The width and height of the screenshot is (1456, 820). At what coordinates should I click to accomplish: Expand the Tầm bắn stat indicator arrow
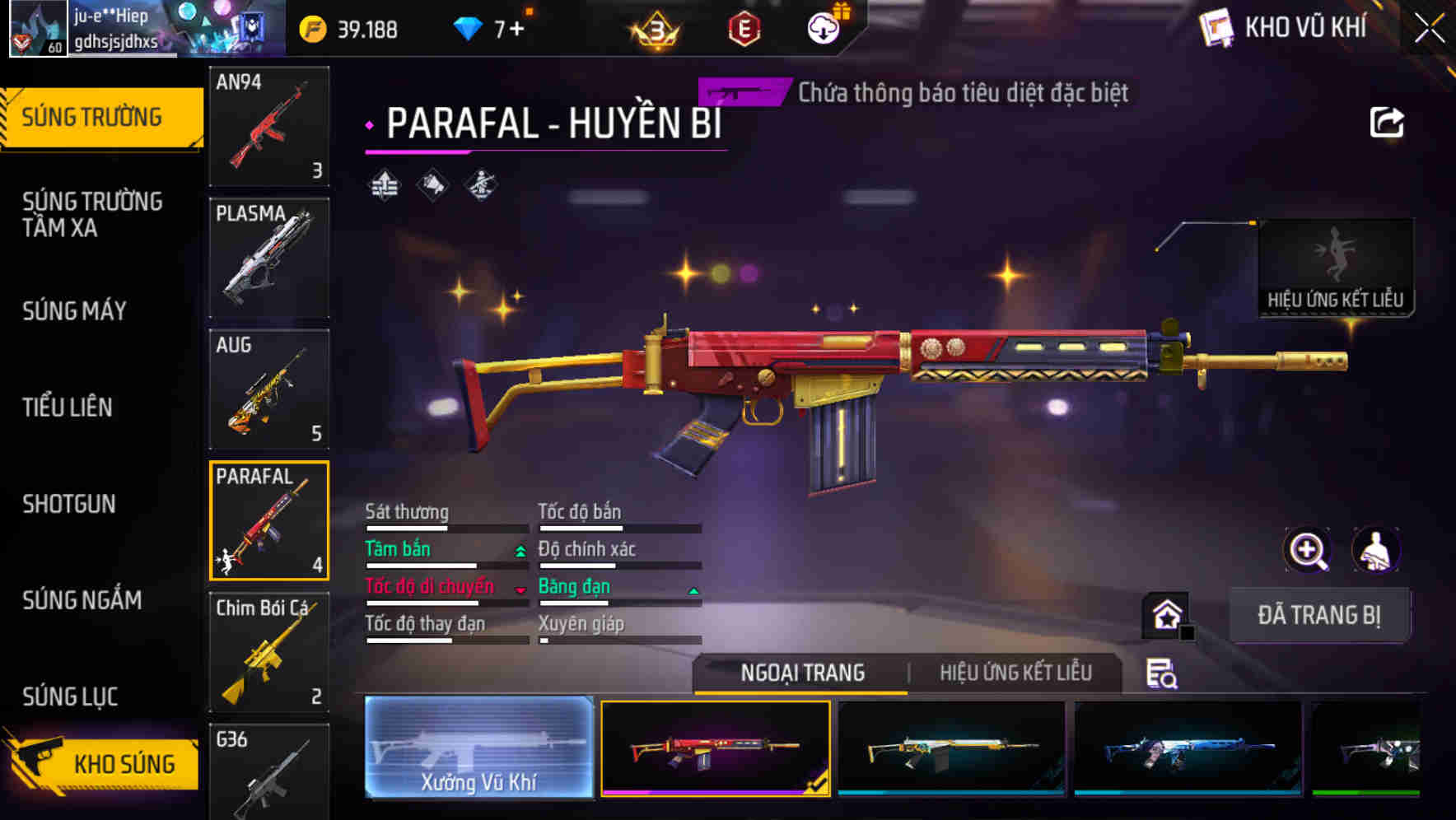519,551
